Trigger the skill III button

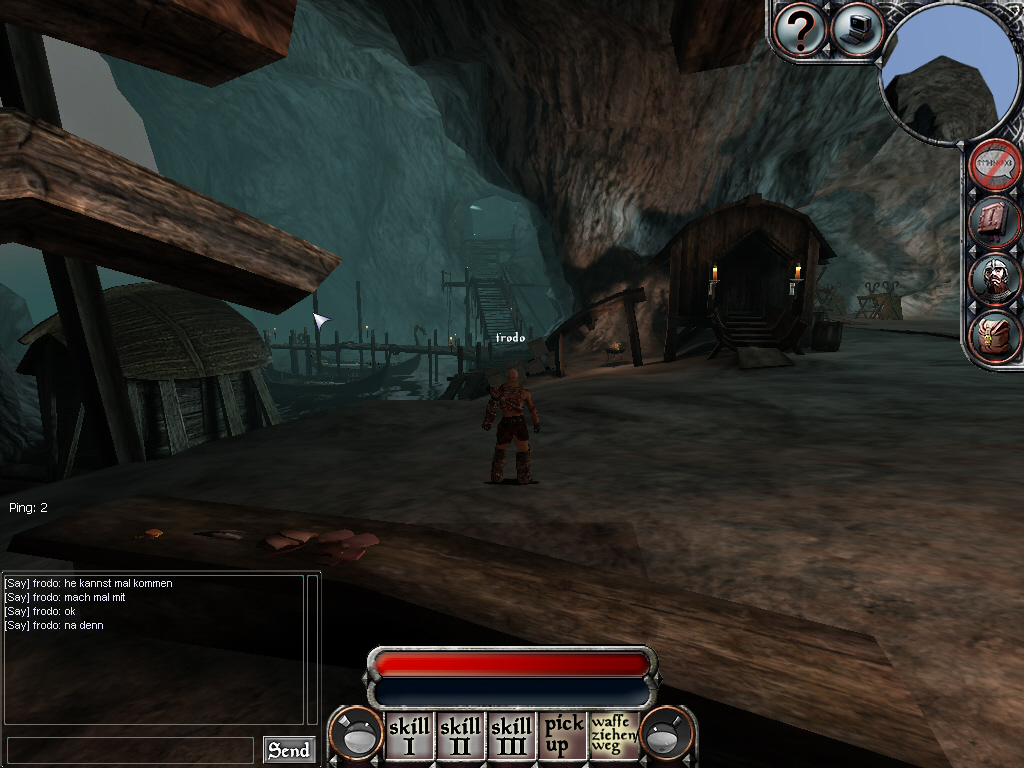point(511,736)
